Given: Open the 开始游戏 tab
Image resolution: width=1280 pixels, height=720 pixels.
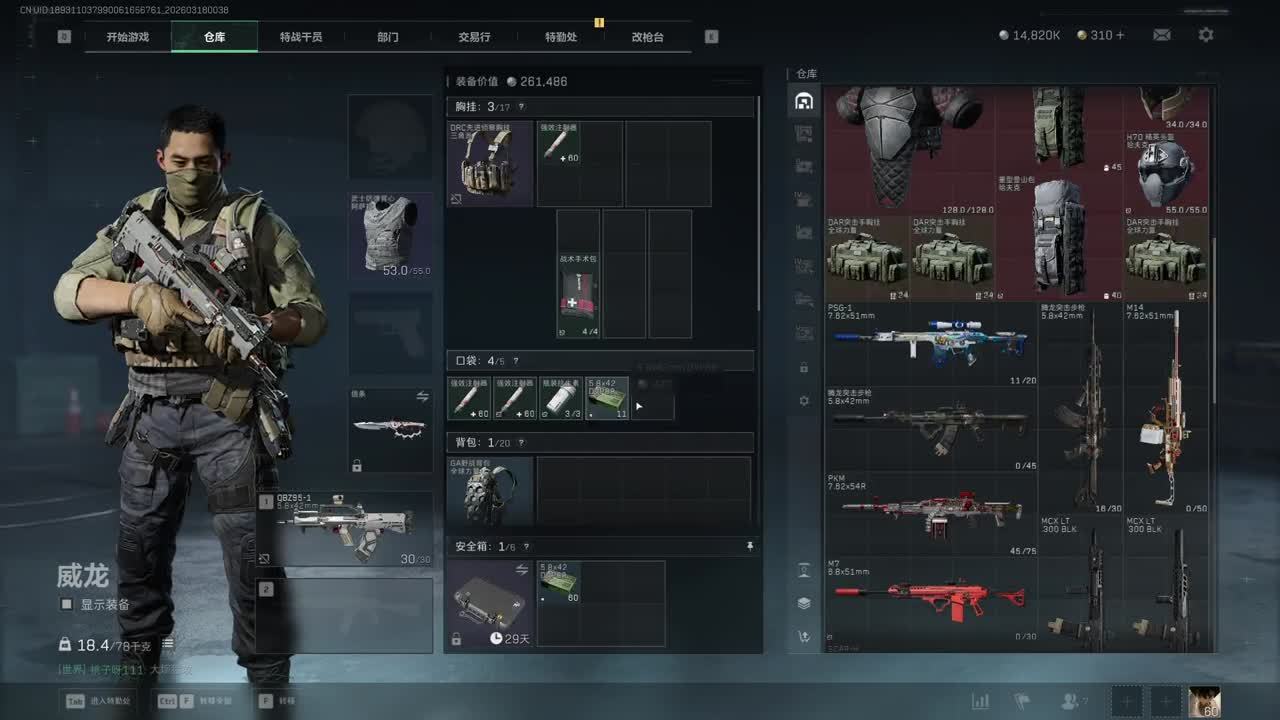Looking at the screenshot, I should (128, 37).
